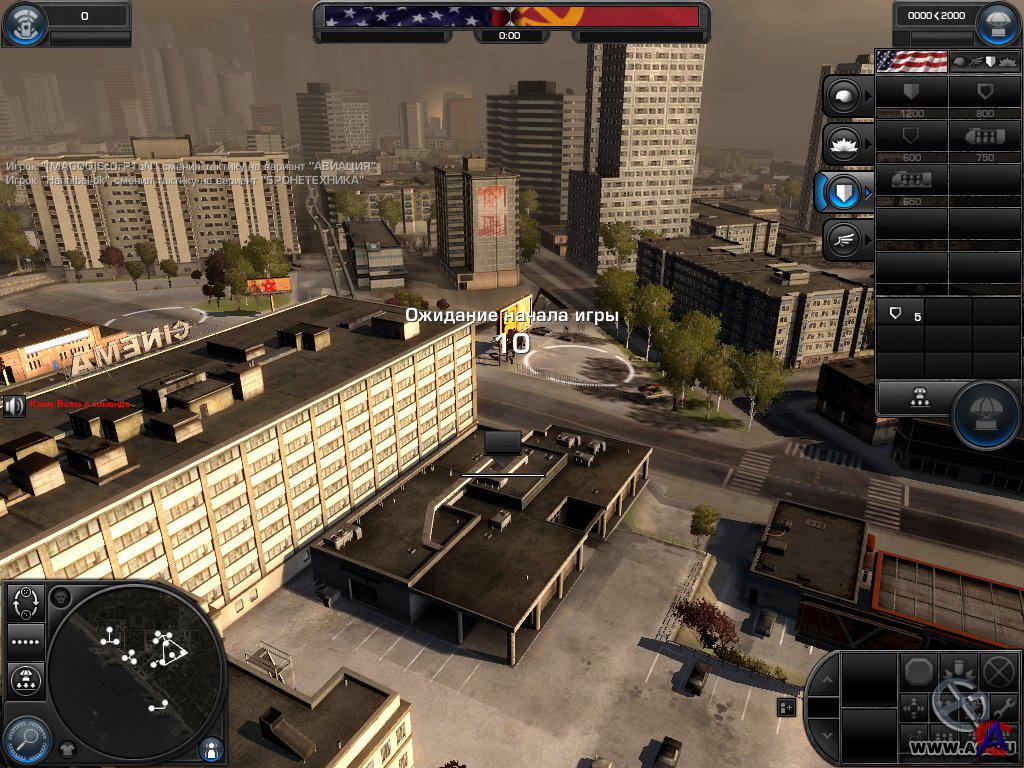Toggle the minimap rotation arrows button
The width and height of the screenshot is (1024, 768).
click(x=26, y=602)
